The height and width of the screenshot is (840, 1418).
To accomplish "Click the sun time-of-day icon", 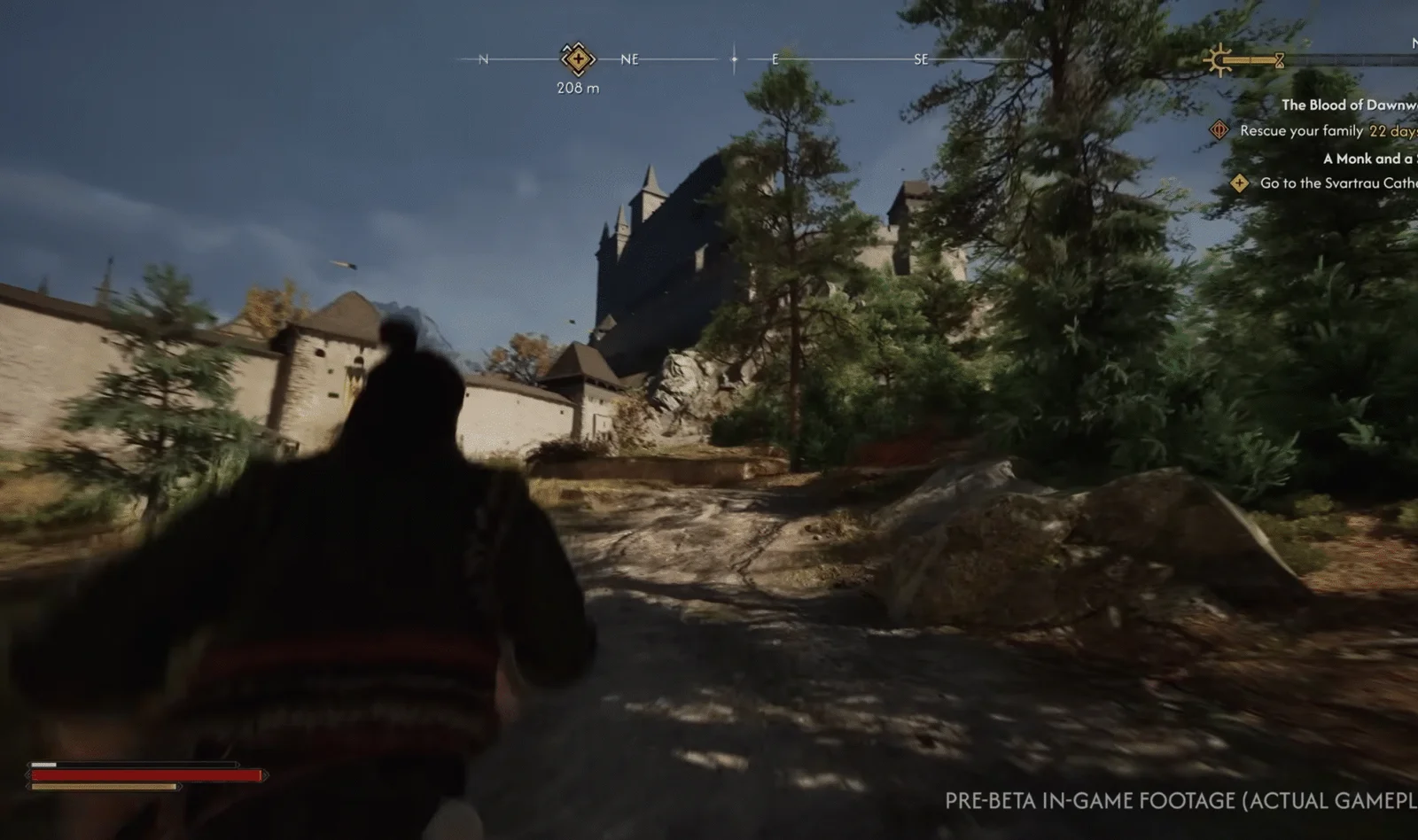I will pos(1219,60).
